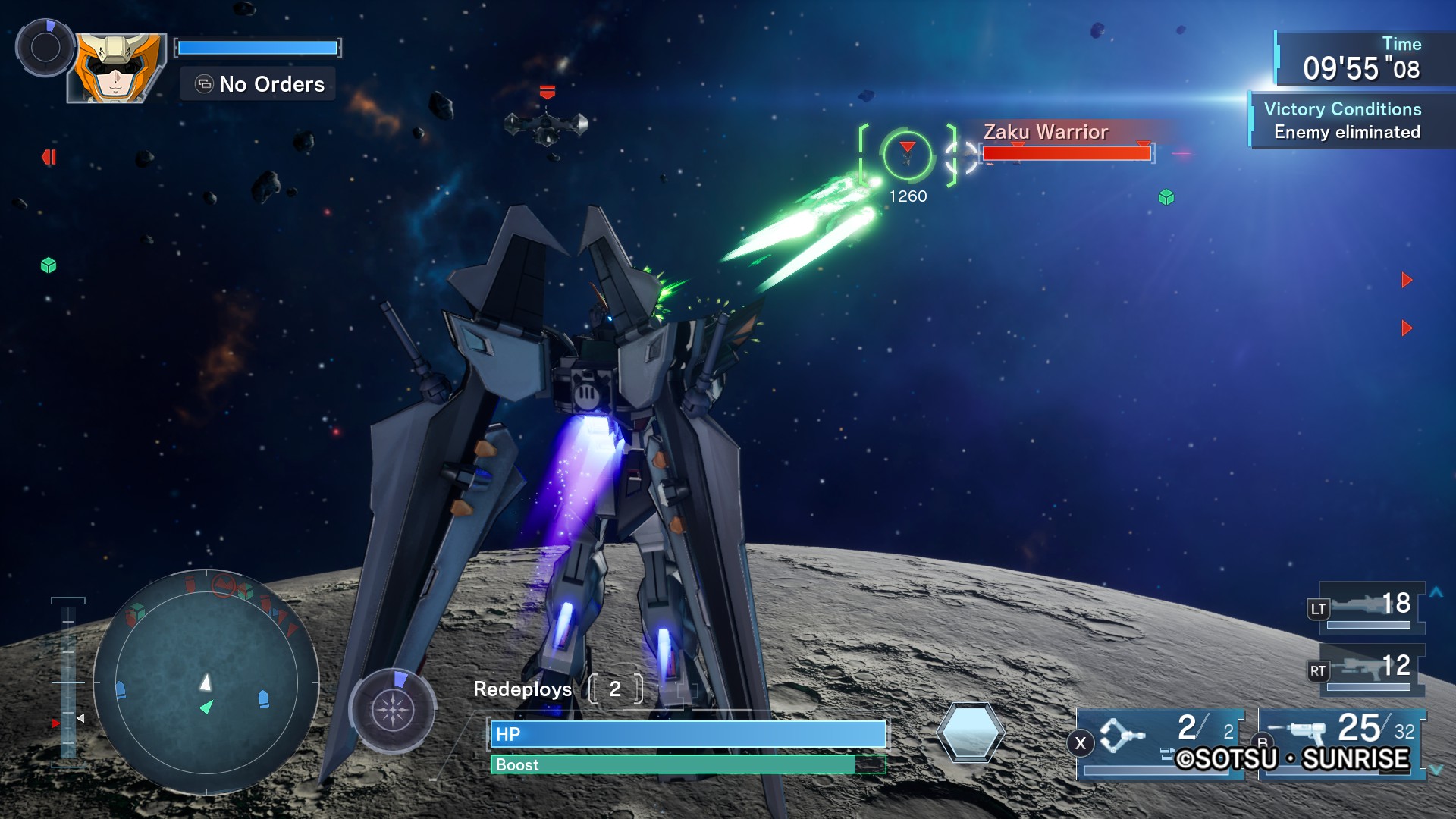The width and height of the screenshot is (1456, 819).
Task: Click the hexagonal shield icon
Action: pos(970,733)
